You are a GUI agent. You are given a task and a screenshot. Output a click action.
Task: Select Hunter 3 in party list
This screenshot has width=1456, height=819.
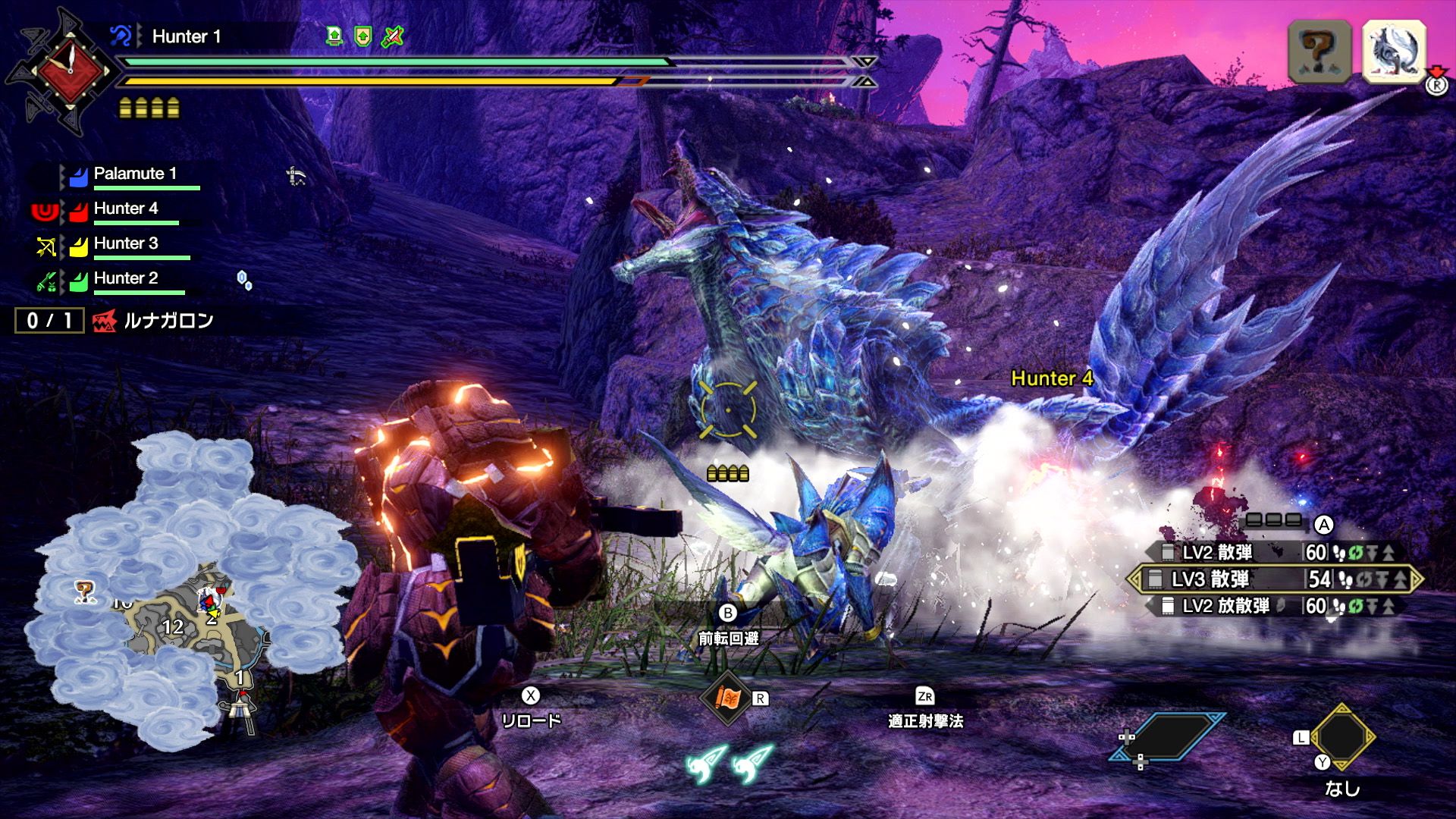126,243
